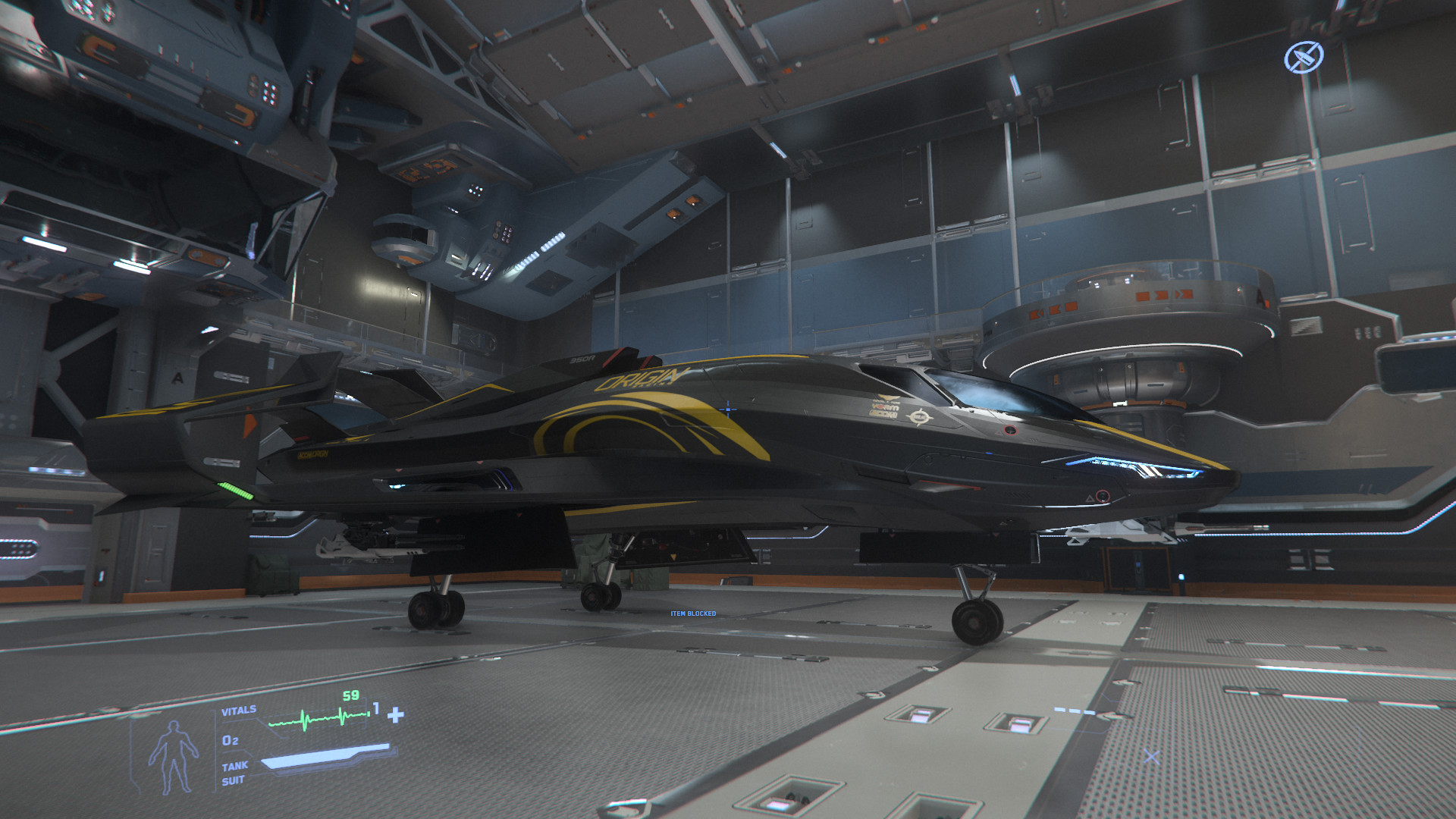
Task: Select the body silhouette status icon
Action: (174, 756)
